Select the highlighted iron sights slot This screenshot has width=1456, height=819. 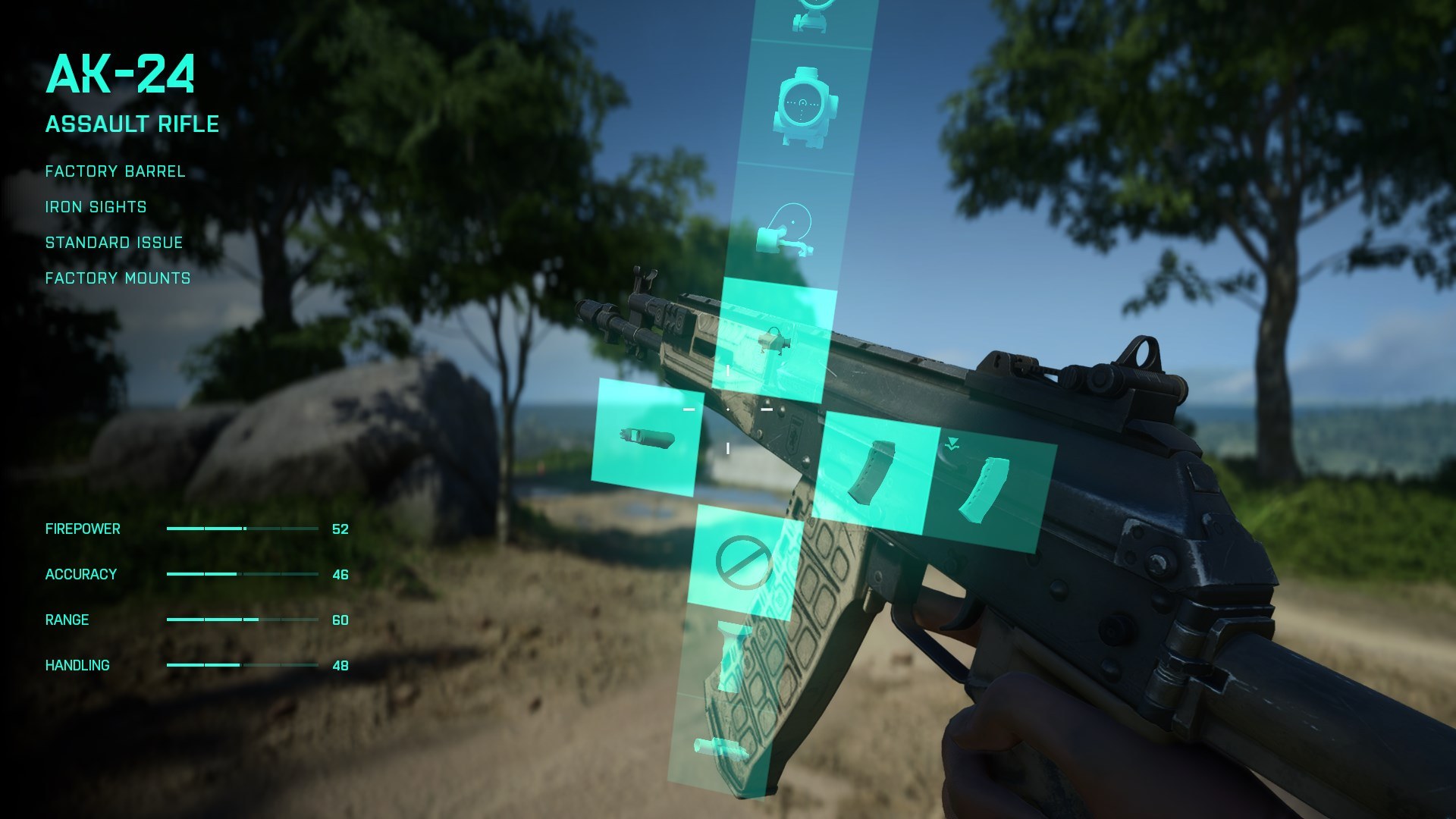click(773, 340)
